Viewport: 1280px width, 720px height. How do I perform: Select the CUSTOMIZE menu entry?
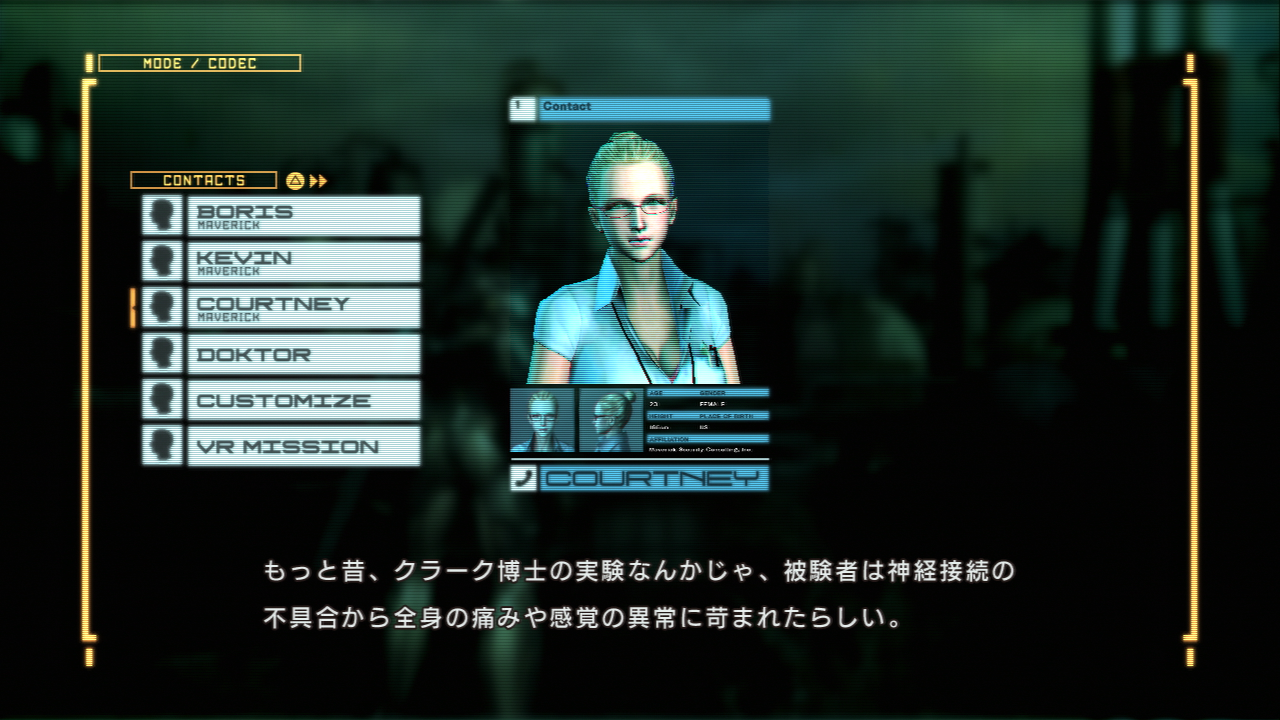coord(300,399)
